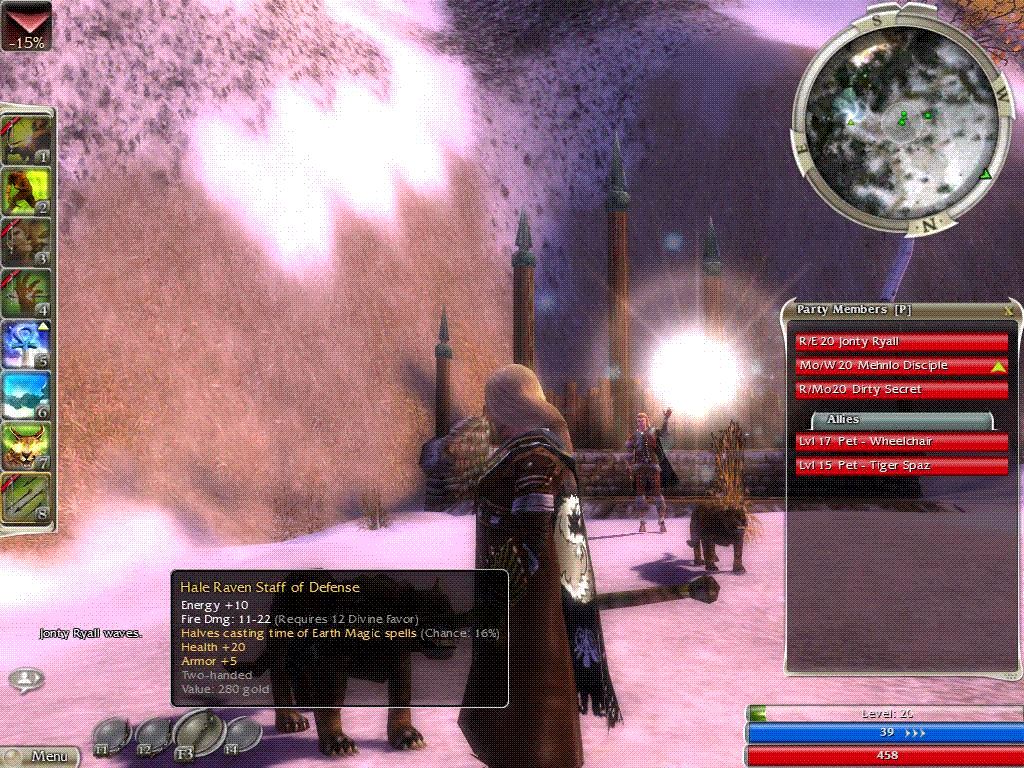The image size is (1024, 768).
Task: Switch to weapon set F1
Action: coord(109,737)
